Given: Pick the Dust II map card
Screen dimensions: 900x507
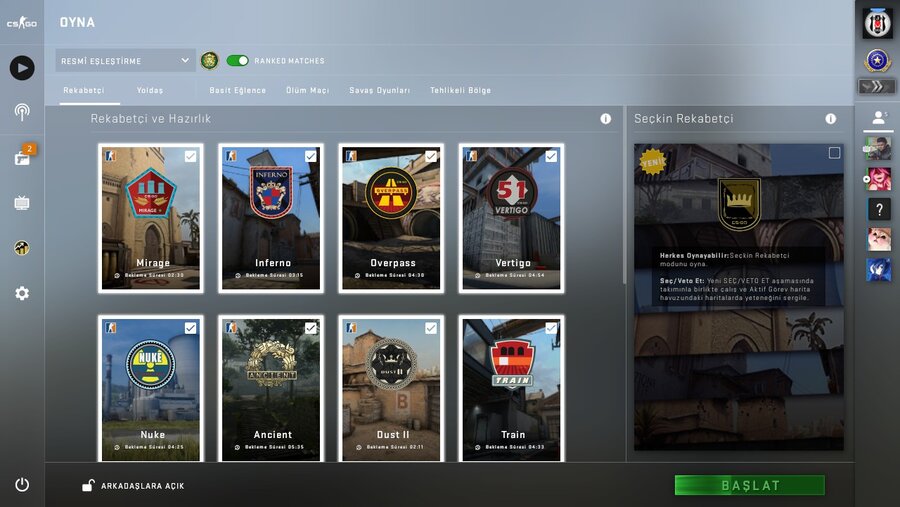Looking at the screenshot, I should pos(391,390).
